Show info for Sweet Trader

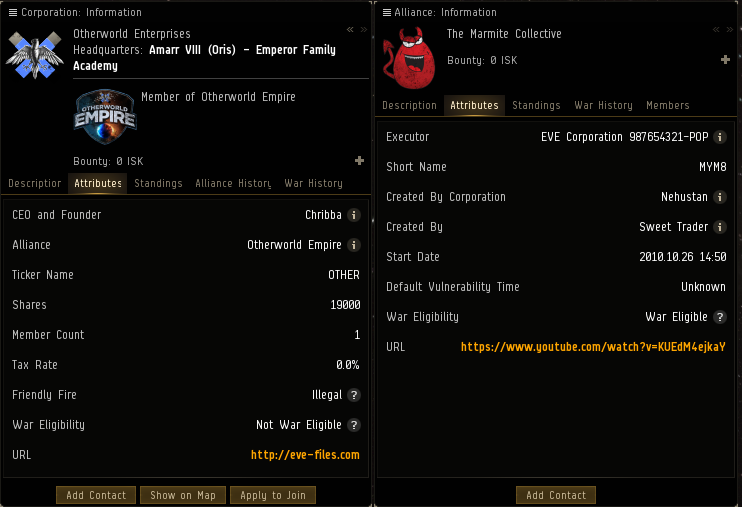(x=720, y=227)
